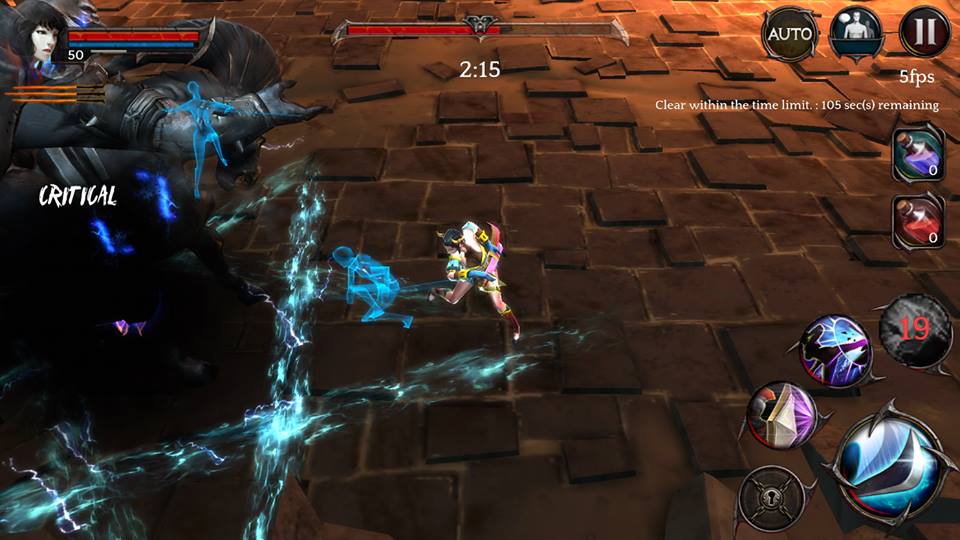Image resolution: width=960 pixels, height=540 pixels.
Task: Select the skill on cooldown showing 19
Action: [x=911, y=329]
